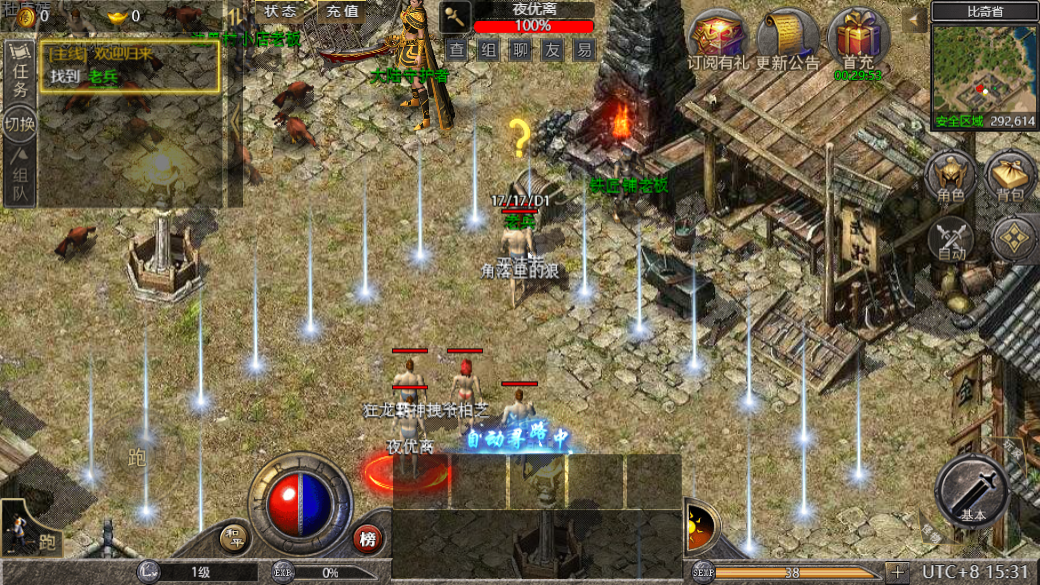Open the 状态 status menu
Image resolution: width=1040 pixels, height=585 pixels.
tap(280, 12)
